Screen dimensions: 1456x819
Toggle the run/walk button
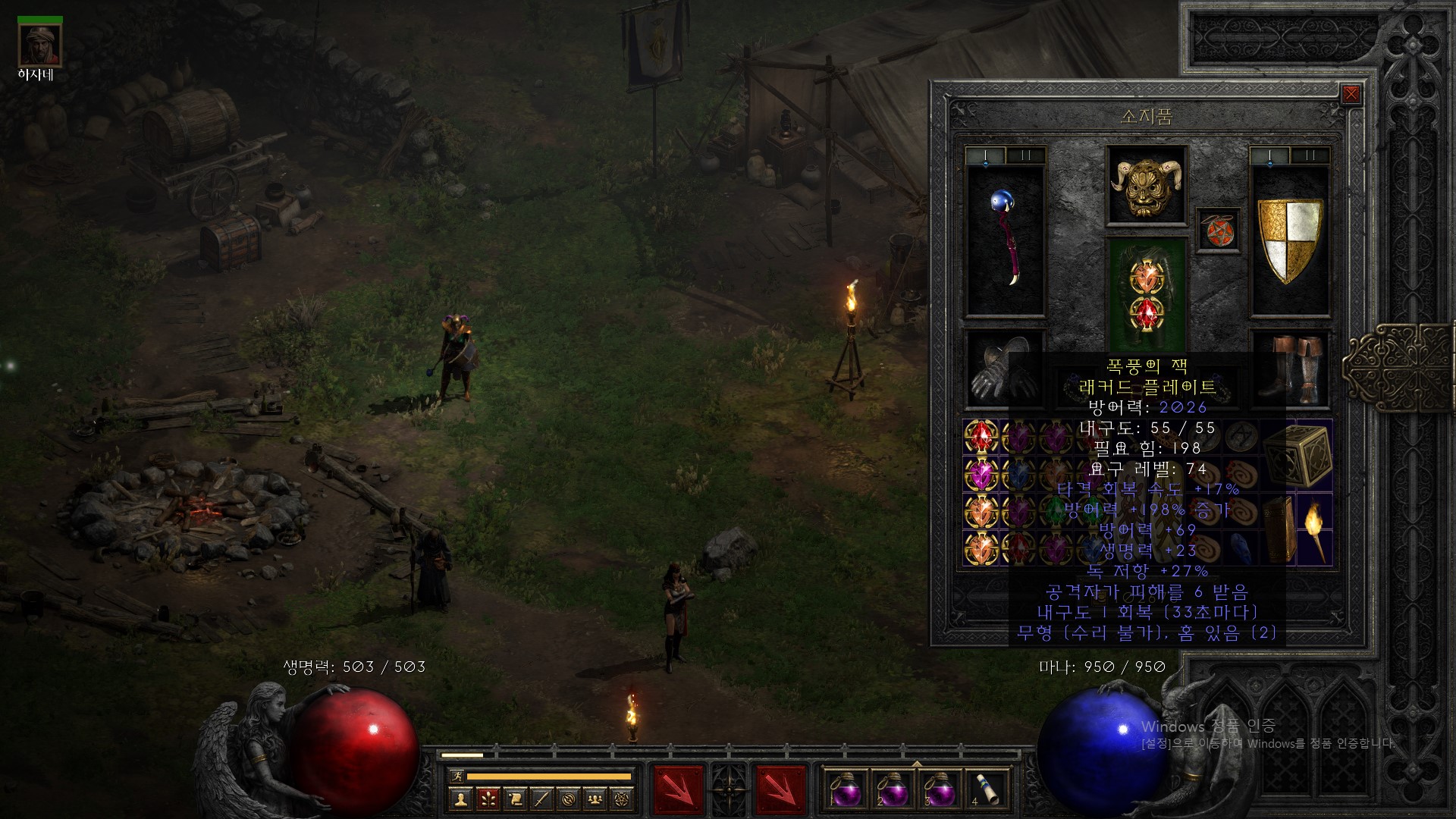(x=457, y=776)
